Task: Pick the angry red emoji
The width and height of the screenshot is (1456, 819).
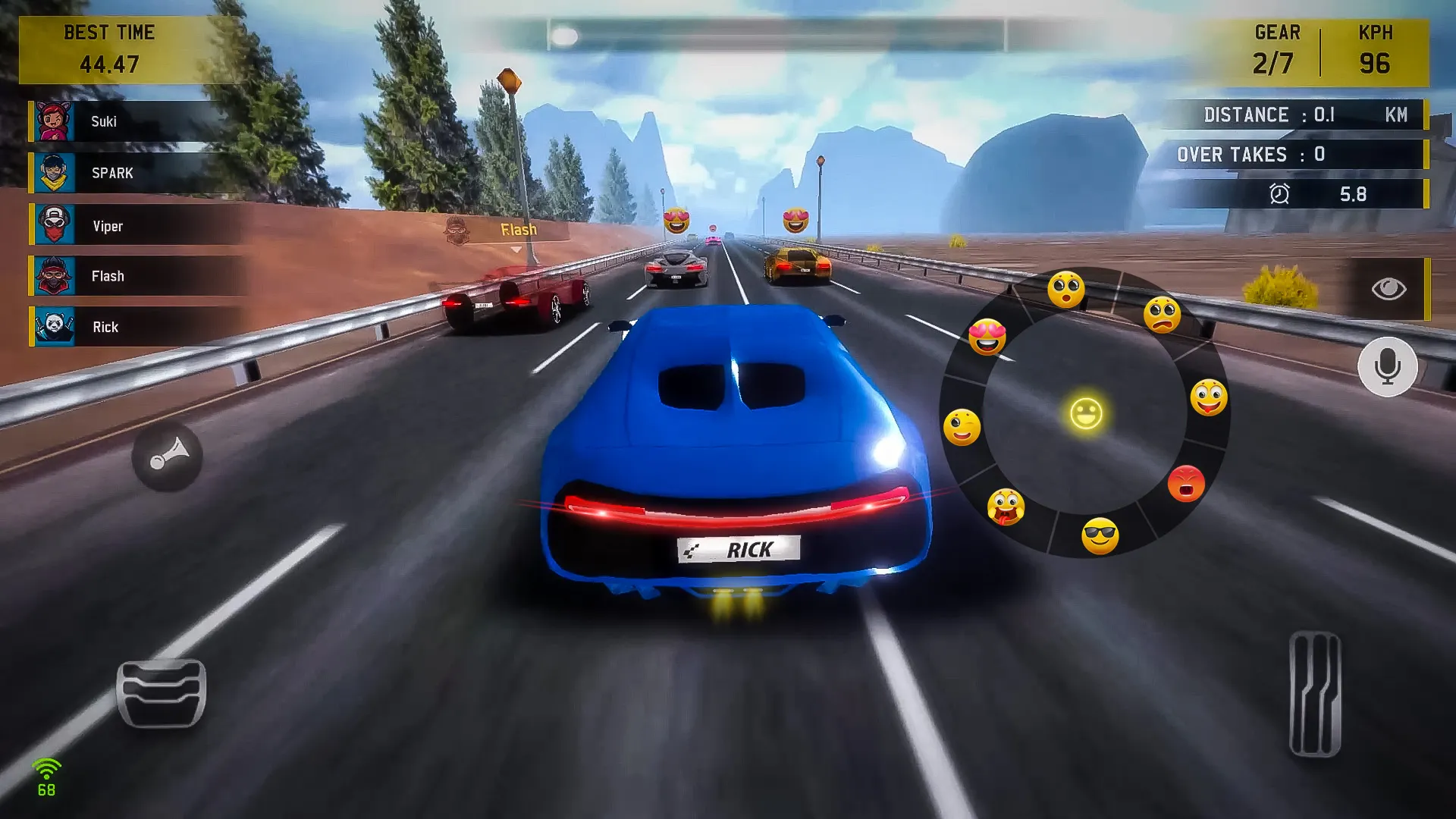Action: click(x=1186, y=483)
